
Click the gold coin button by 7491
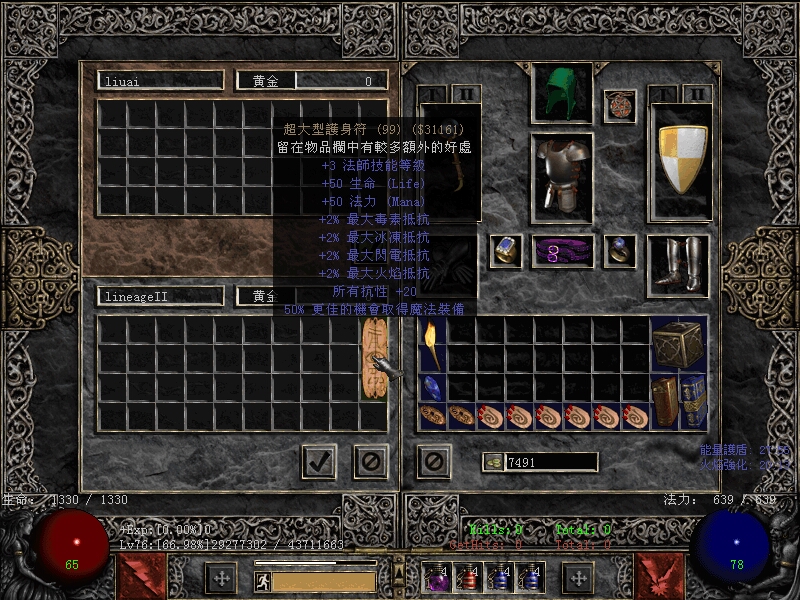pos(492,462)
